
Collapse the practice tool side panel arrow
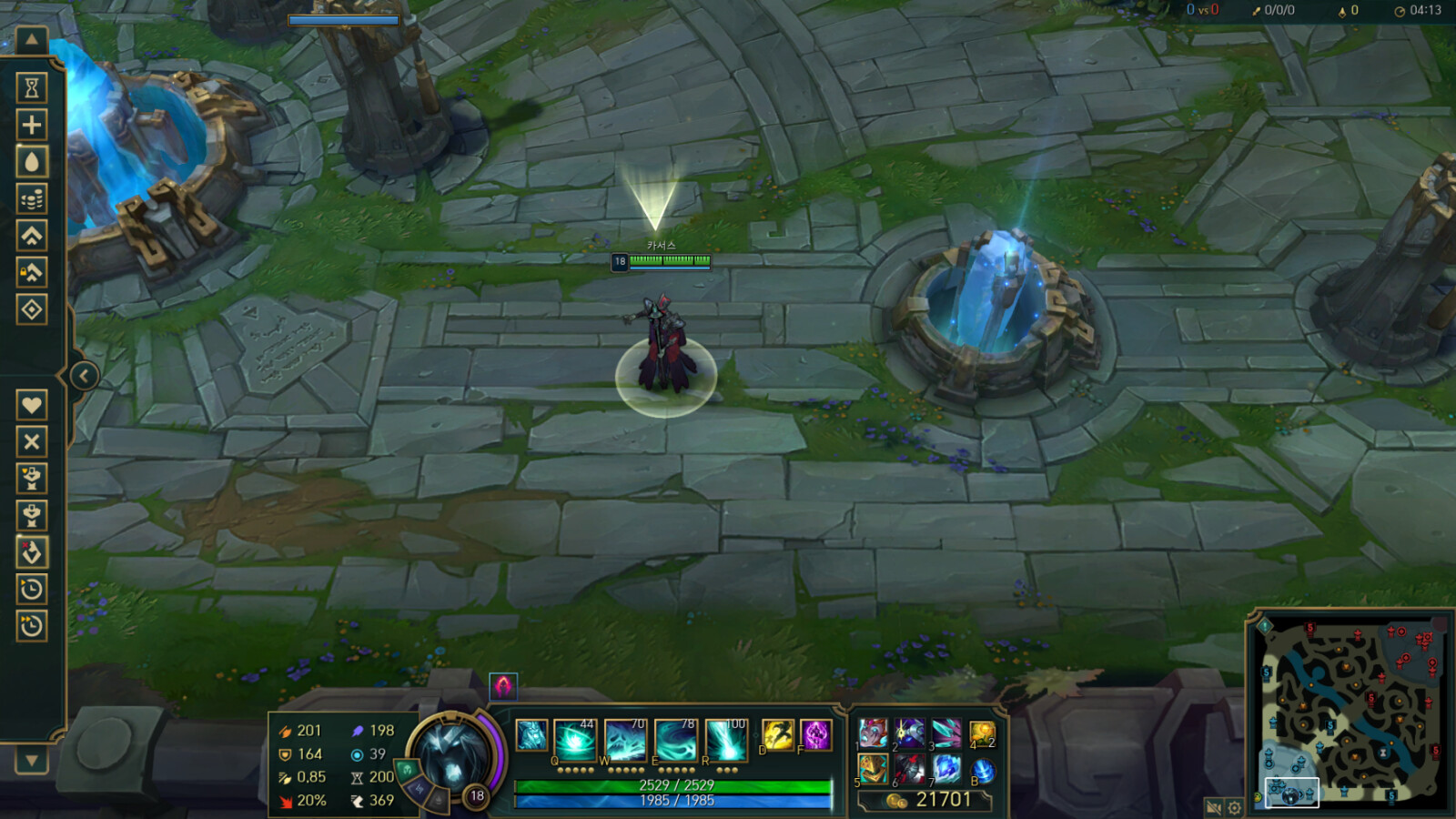(x=84, y=376)
